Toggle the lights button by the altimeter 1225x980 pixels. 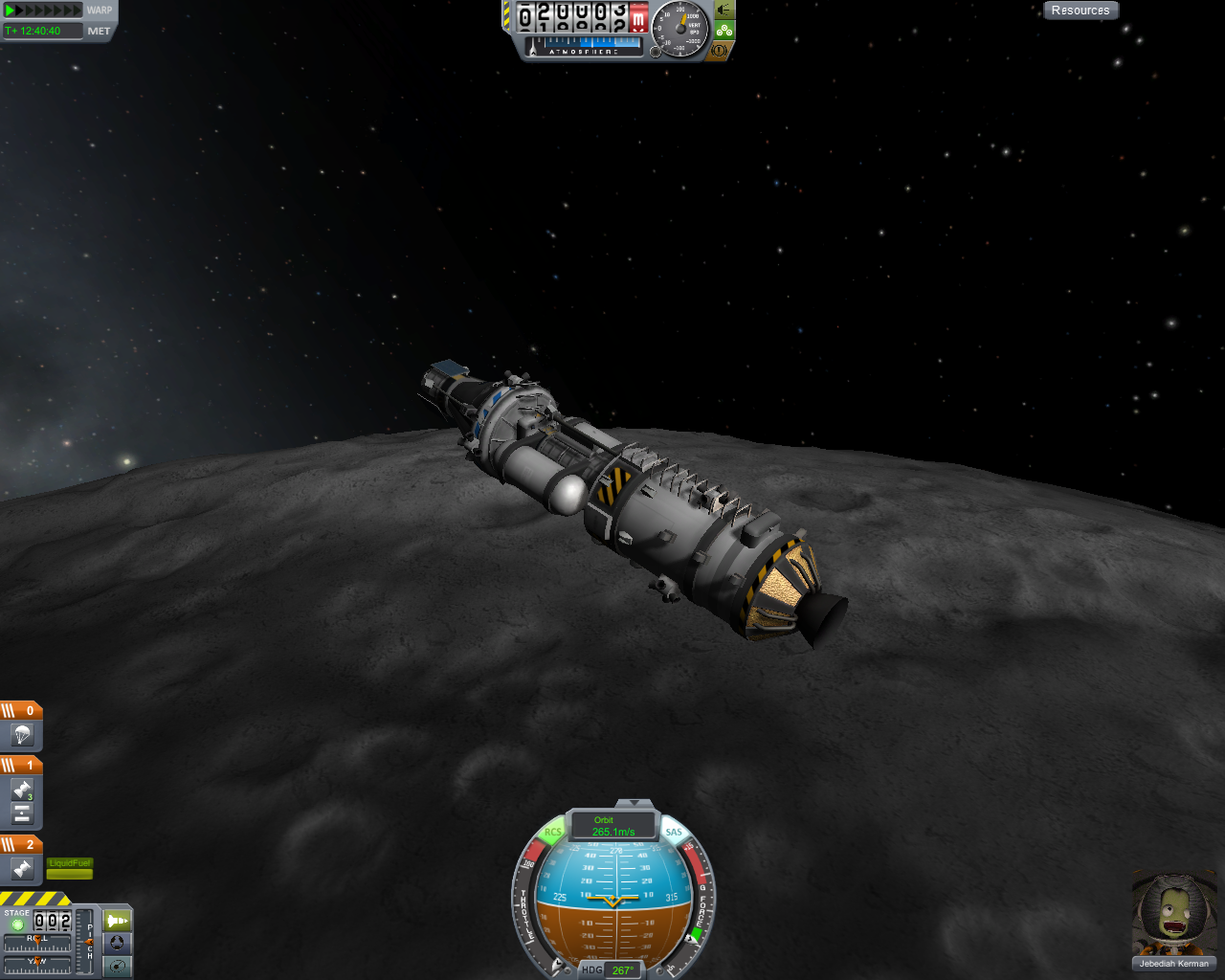point(724,10)
